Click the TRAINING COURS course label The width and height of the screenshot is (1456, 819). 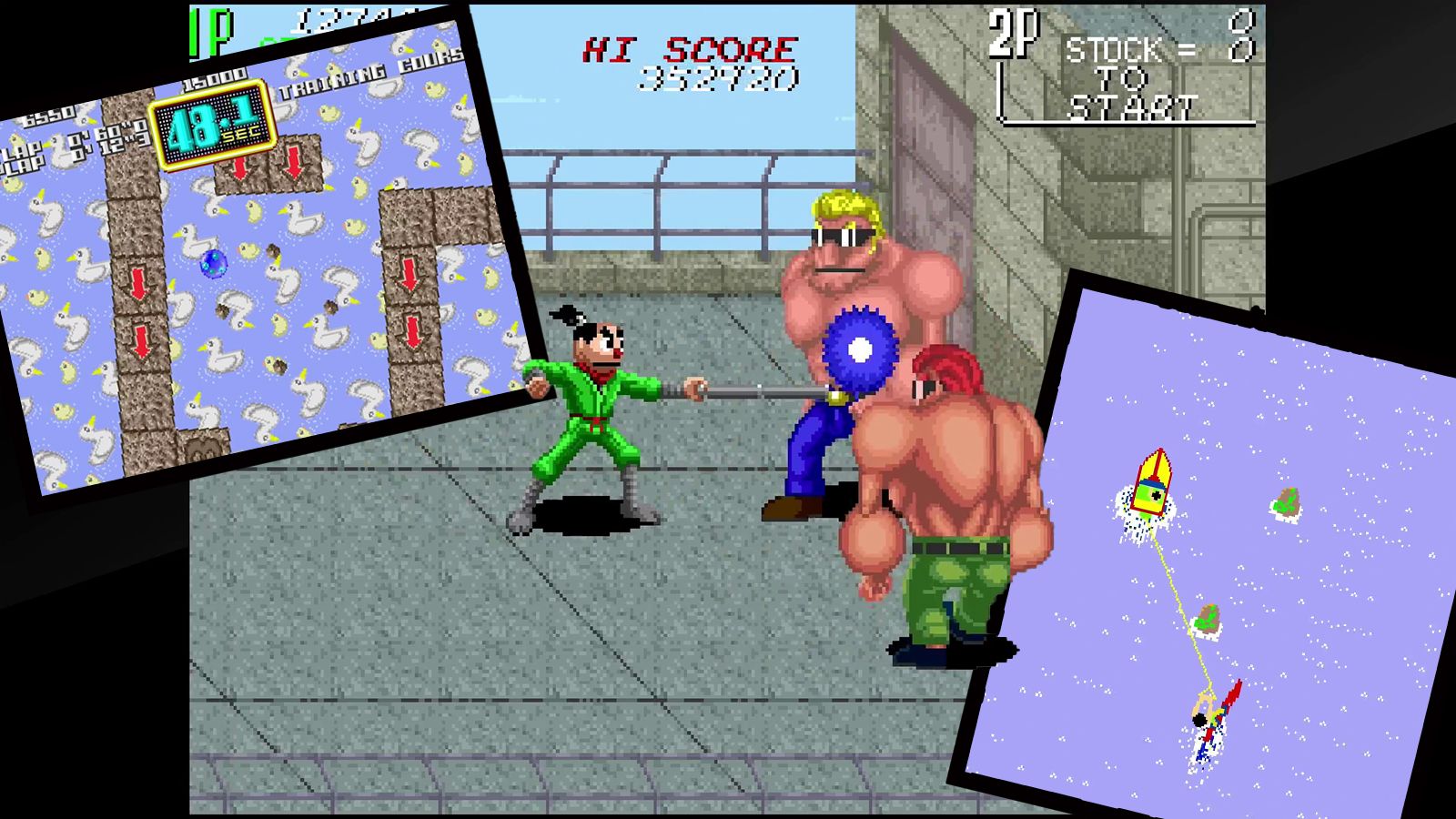click(369, 71)
